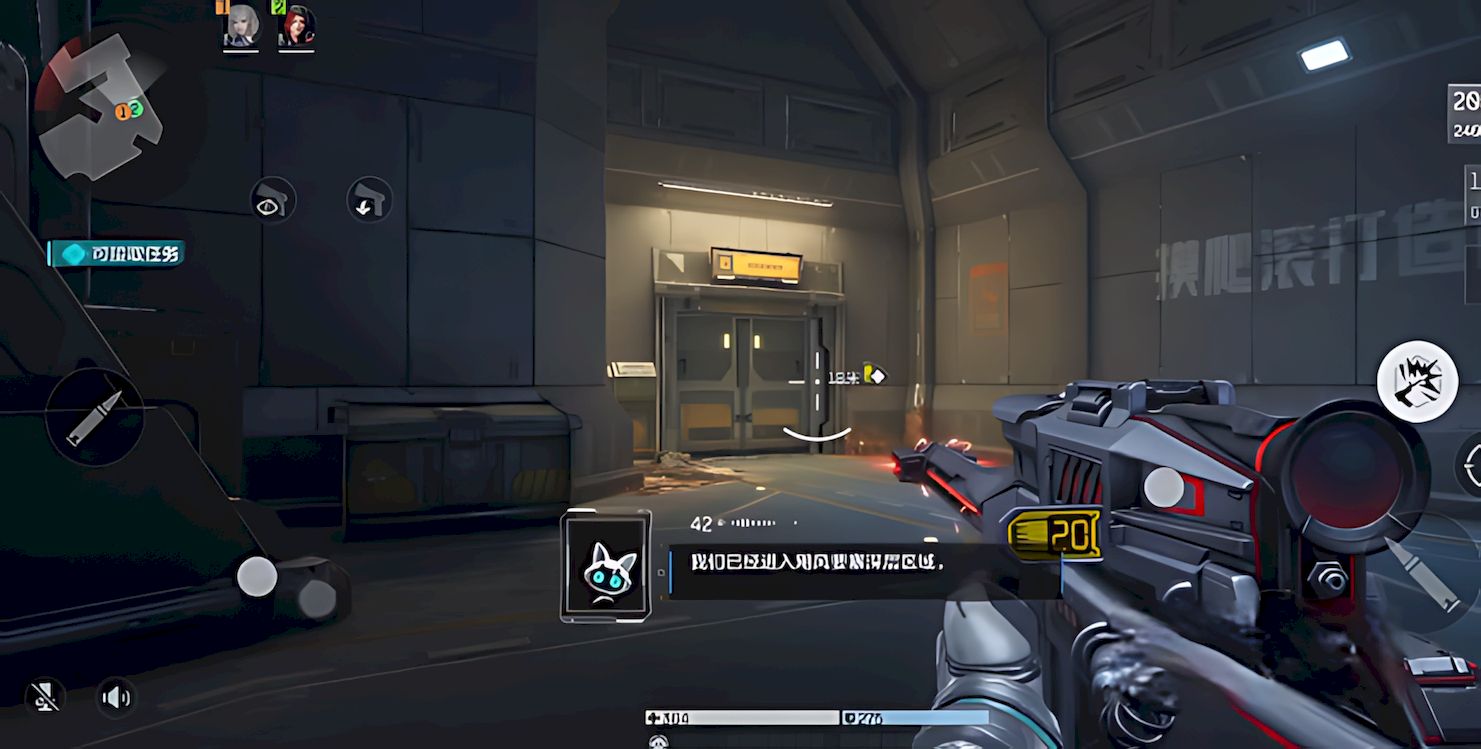Tap the gun icon with an eye
The image size is (1481, 749).
click(272, 200)
